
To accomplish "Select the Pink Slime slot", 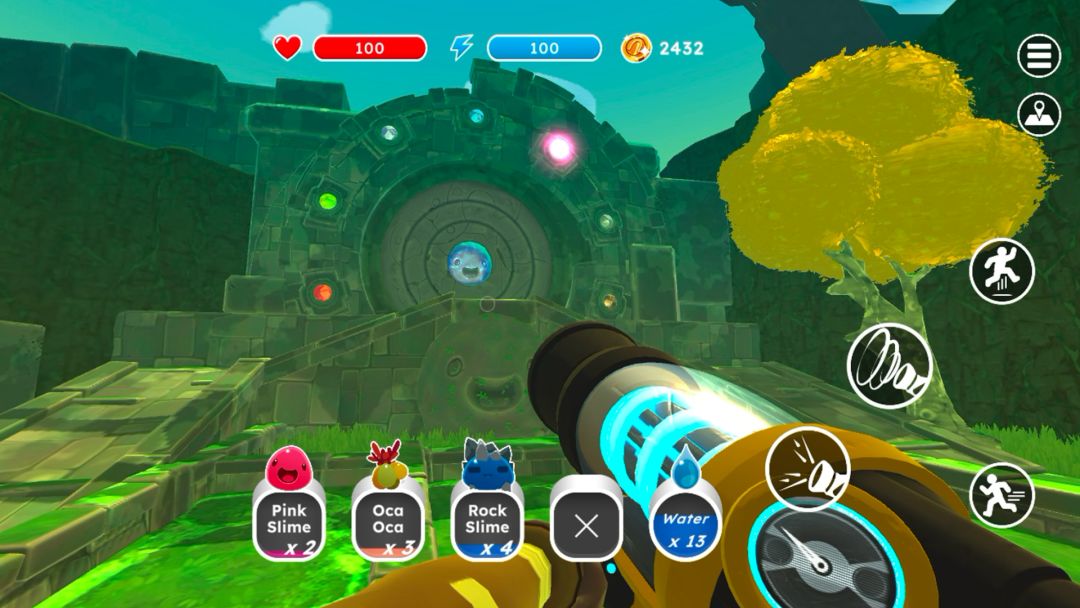I will click(289, 518).
